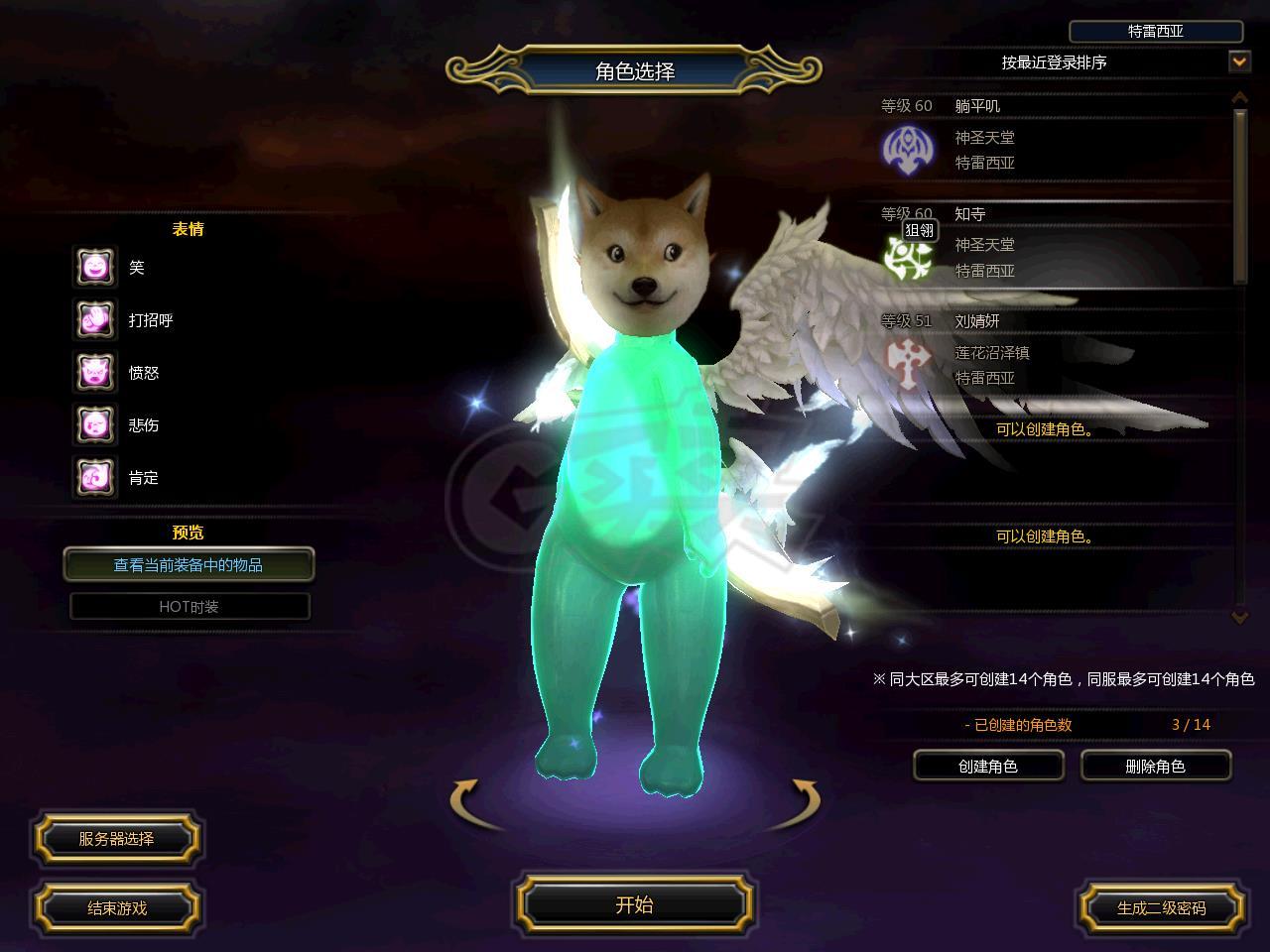Open 生成二级密码 secondary password setup
This screenshot has height=952, width=1270.
click(1161, 907)
